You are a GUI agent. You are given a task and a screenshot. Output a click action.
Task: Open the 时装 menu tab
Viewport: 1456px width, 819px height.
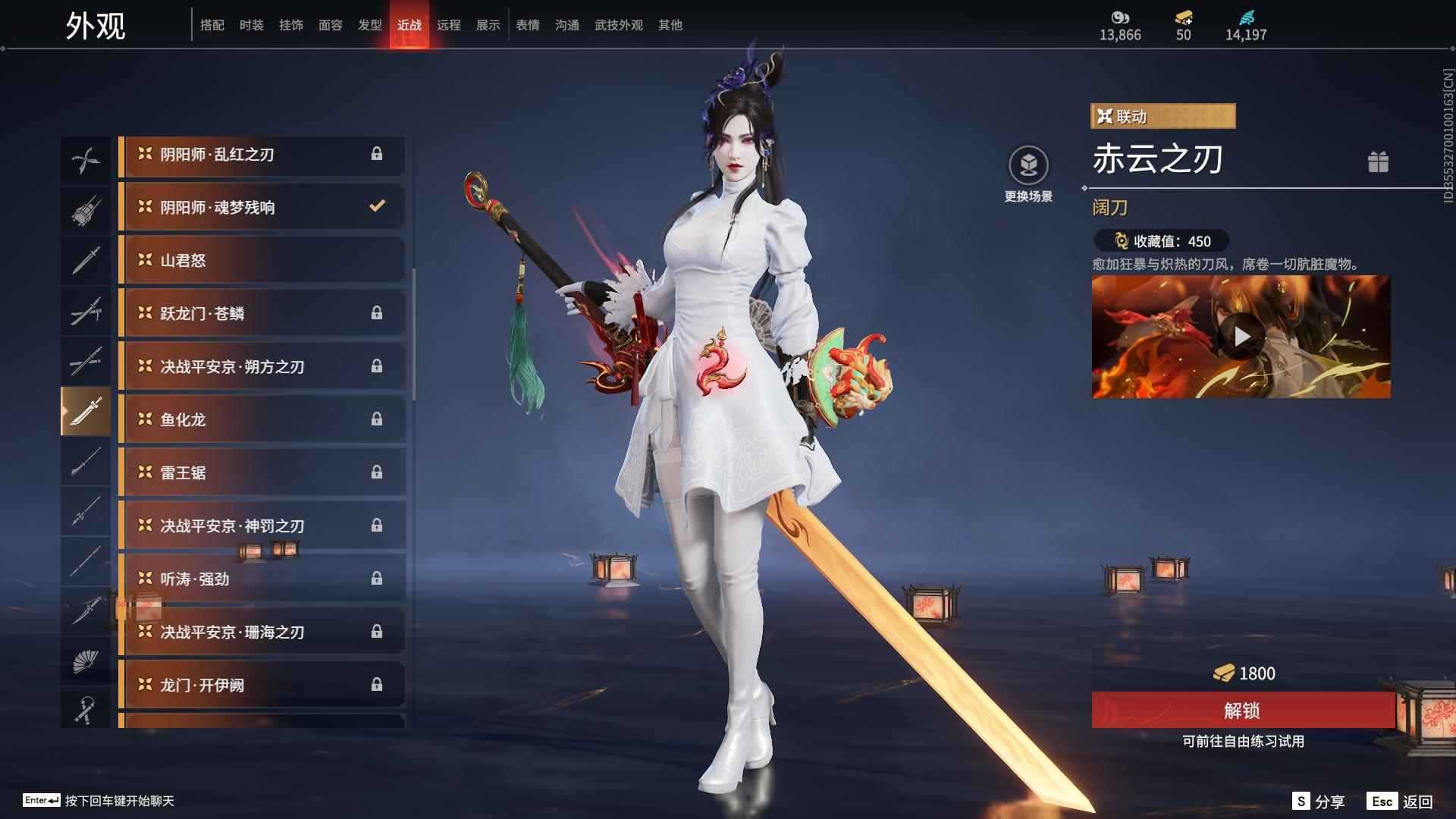pos(252,25)
